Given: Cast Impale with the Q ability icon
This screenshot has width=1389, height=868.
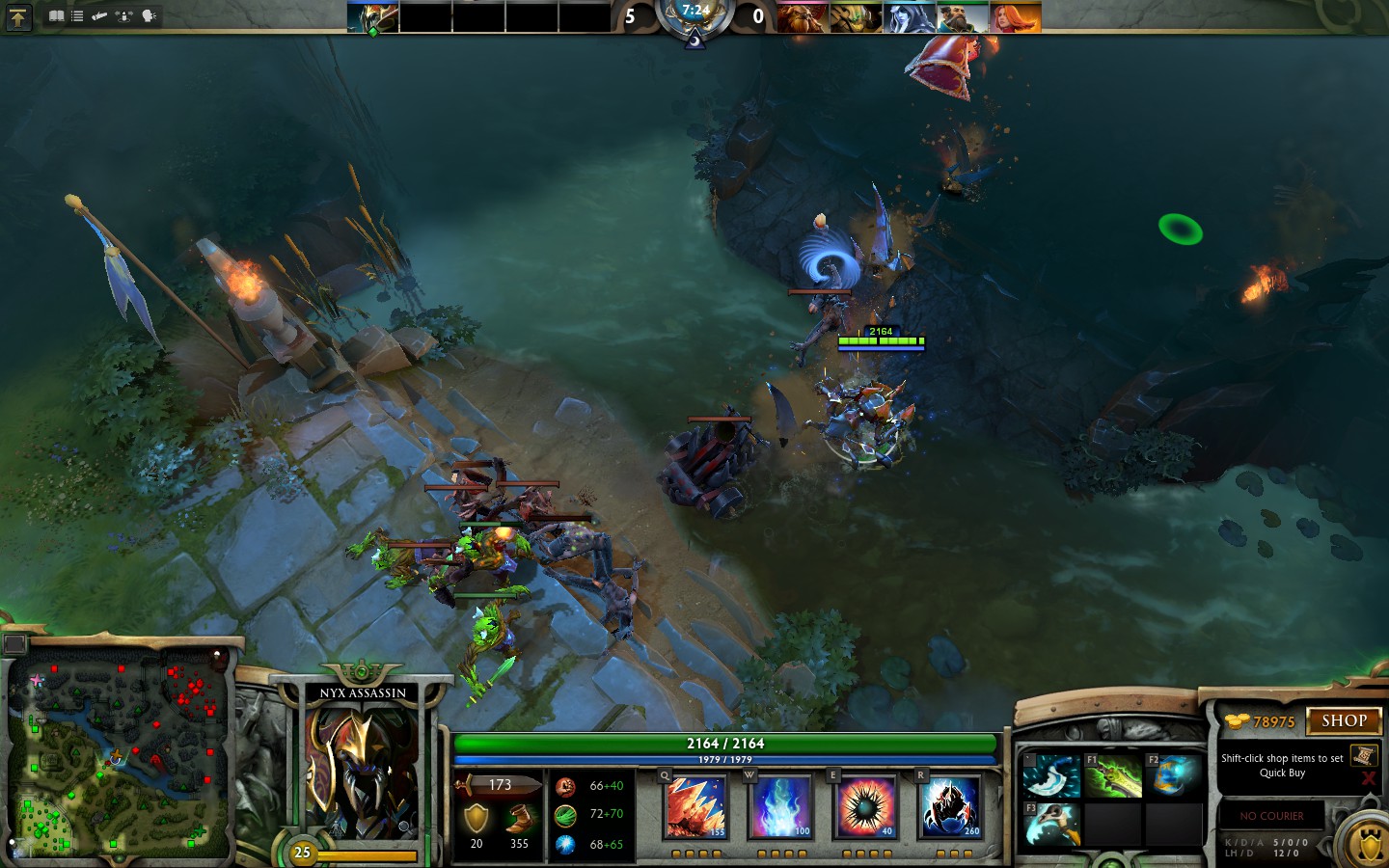Looking at the screenshot, I should point(696,808).
